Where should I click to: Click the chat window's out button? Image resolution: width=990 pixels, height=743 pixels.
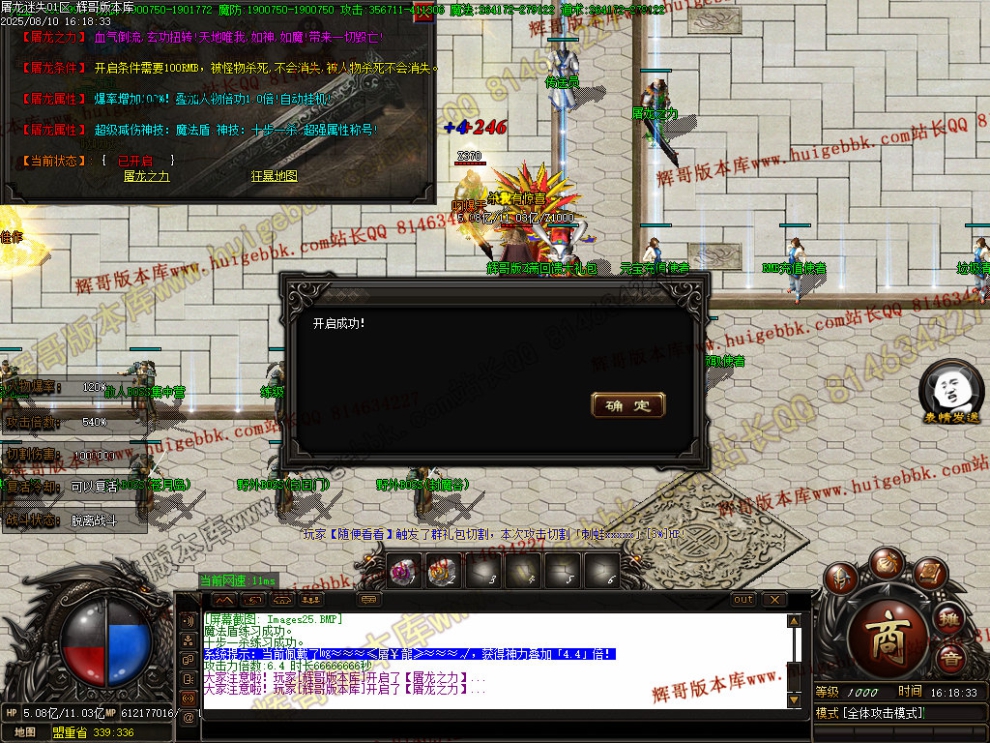743,599
